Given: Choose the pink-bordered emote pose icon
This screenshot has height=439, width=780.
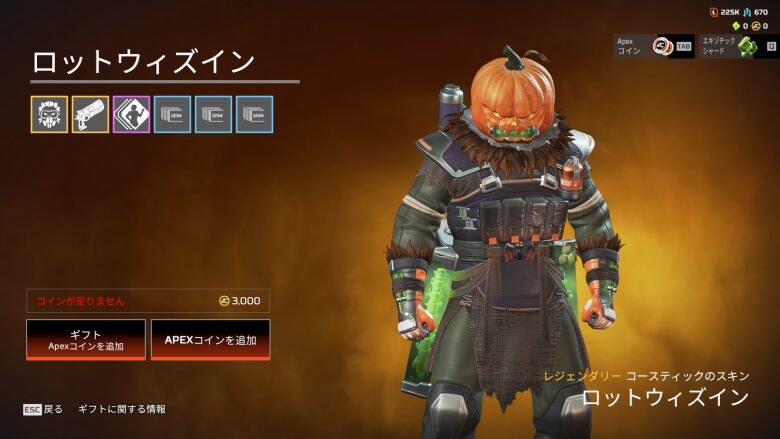Looking at the screenshot, I should (x=131, y=115).
